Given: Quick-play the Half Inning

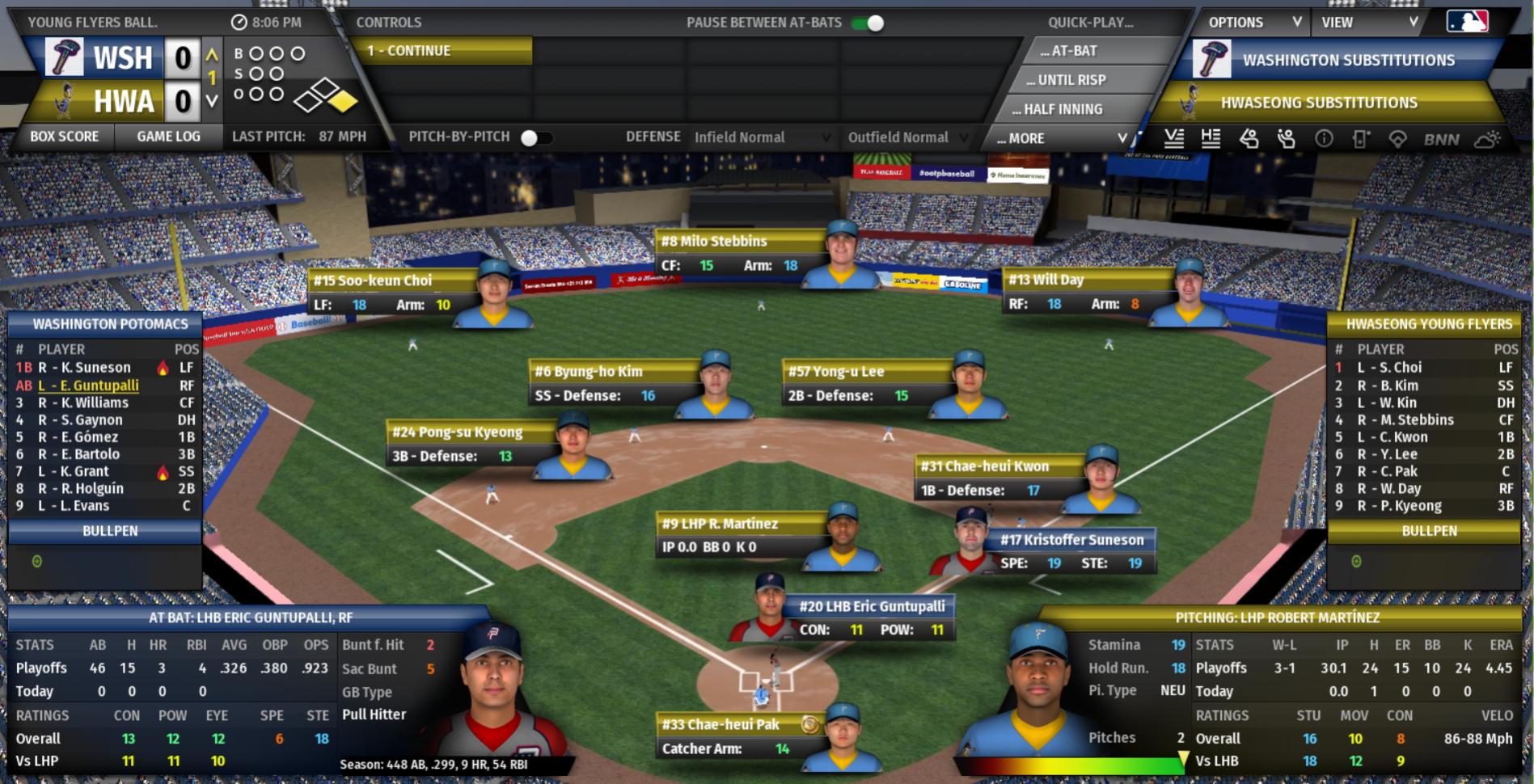Looking at the screenshot, I should click(1058, 109).
